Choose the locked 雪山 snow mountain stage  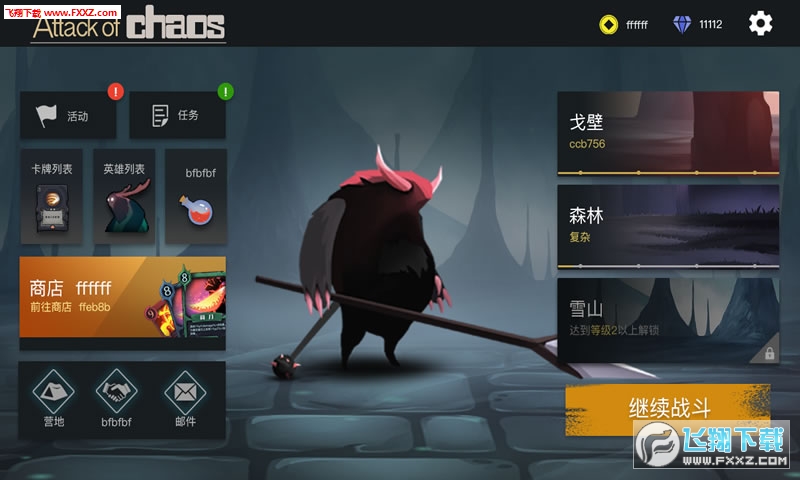click(x=668, y=320)
